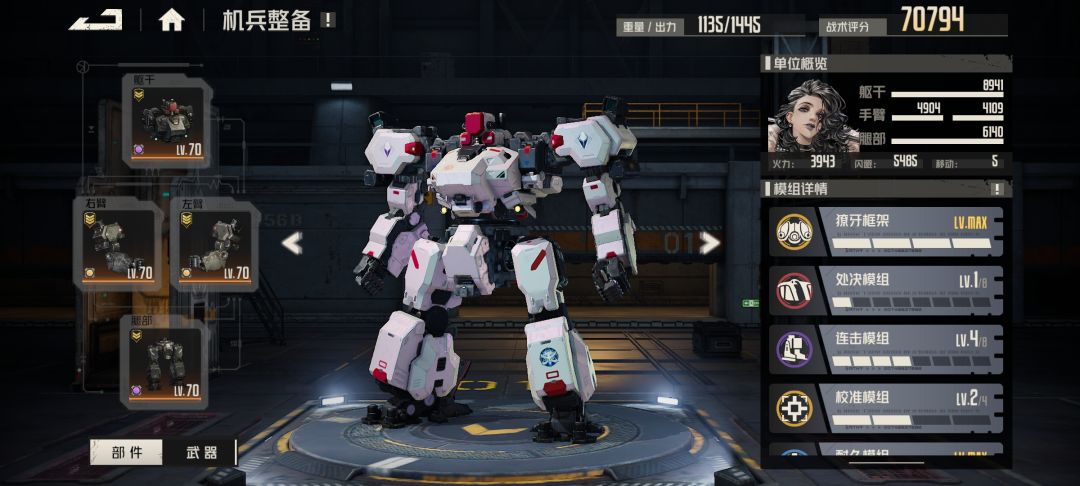
Task: View previous mech with left arrow
Action: click(x=291, y=243)
